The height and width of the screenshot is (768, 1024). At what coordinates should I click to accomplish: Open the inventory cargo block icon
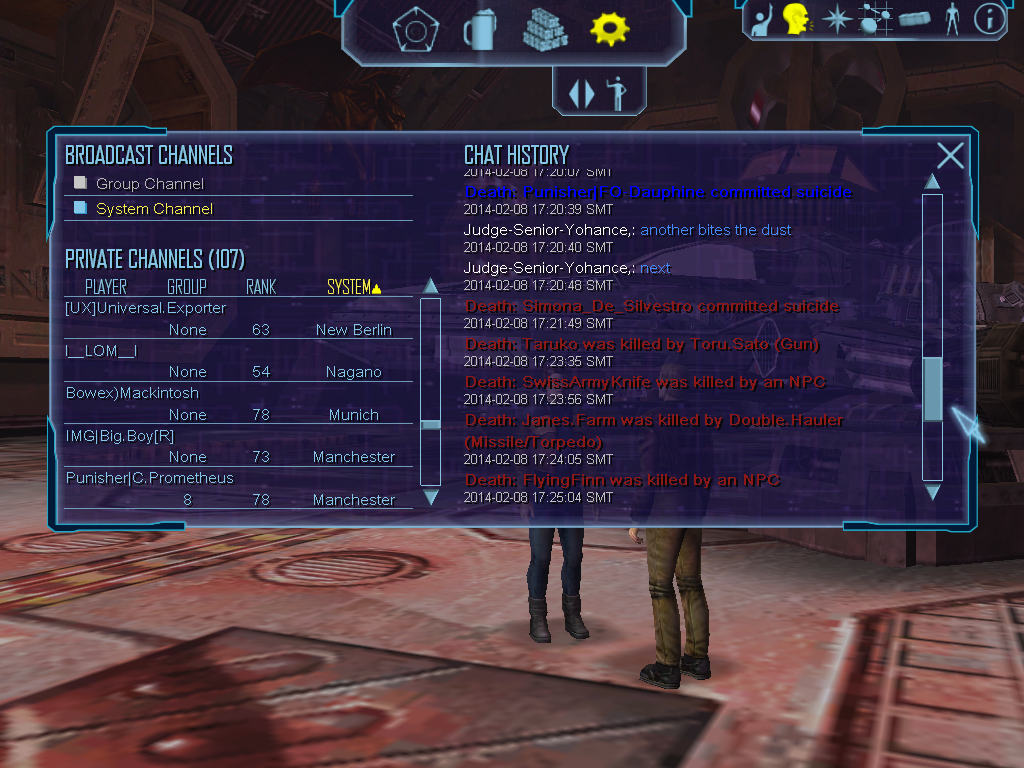pos(914,19)
